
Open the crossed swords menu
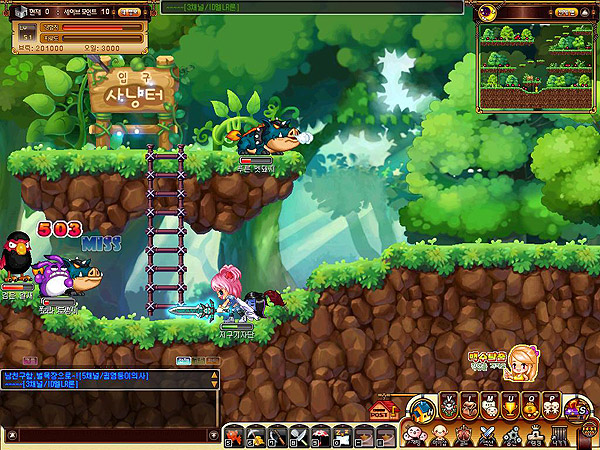tap(487, 435)
